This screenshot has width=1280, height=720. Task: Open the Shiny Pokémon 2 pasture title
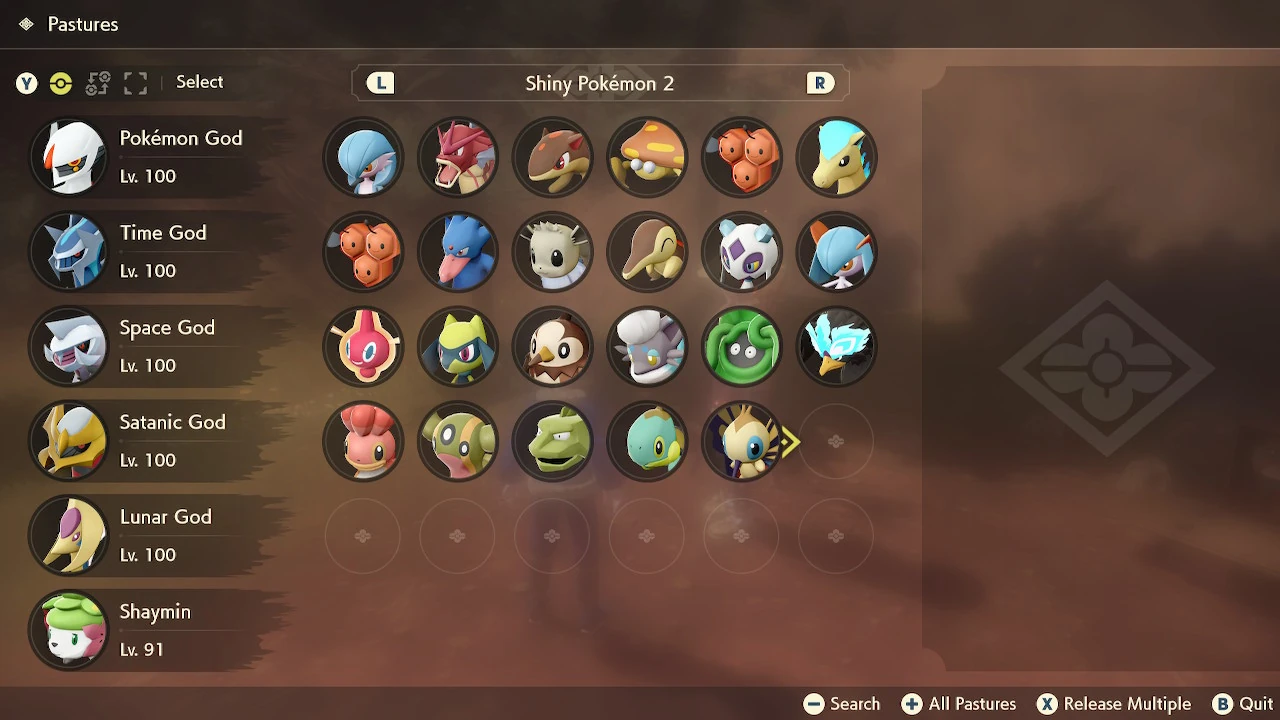(x=600, y=83)
